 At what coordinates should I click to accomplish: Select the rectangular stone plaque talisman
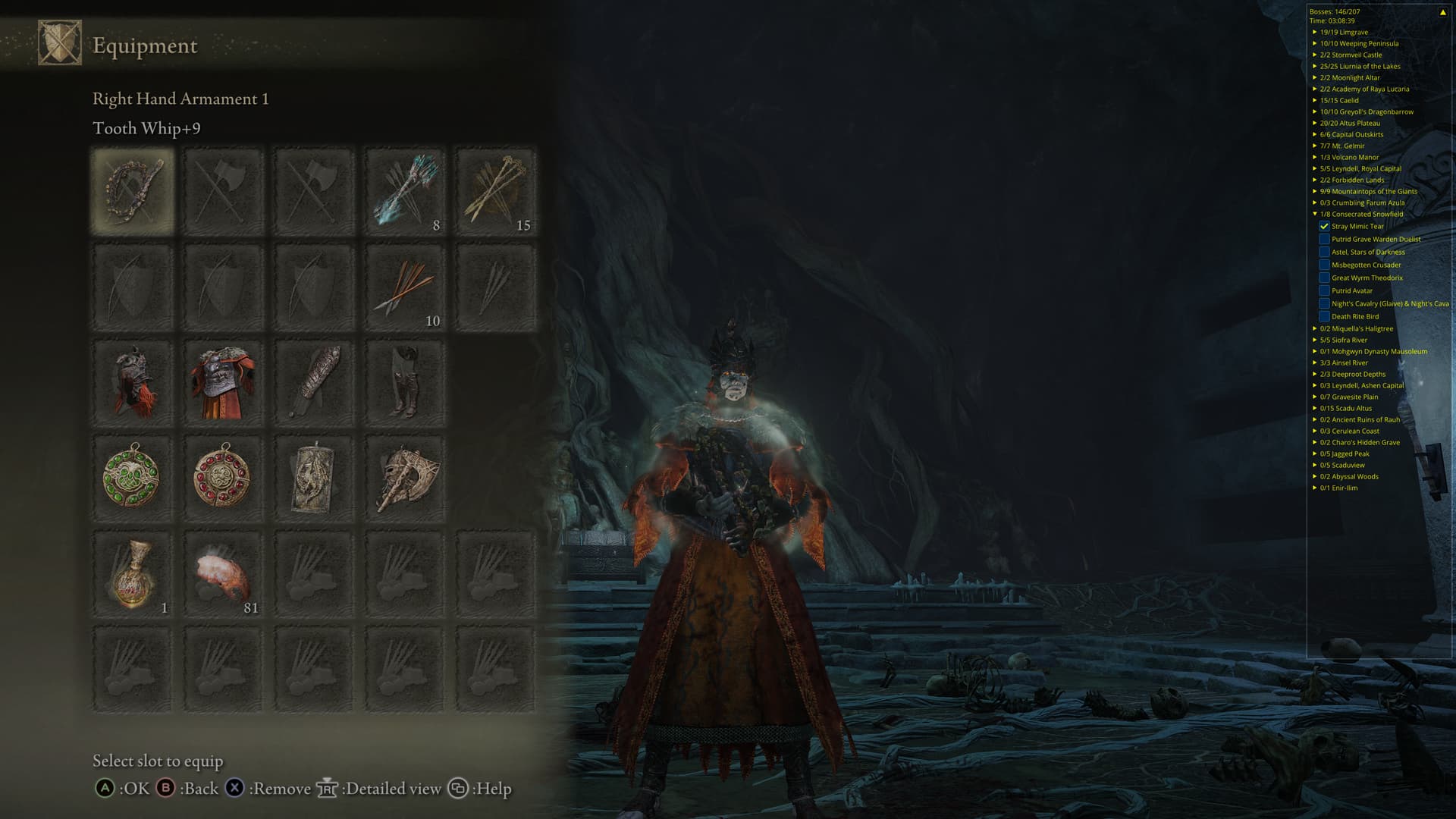pyautogui.click(x=313, y=478)
